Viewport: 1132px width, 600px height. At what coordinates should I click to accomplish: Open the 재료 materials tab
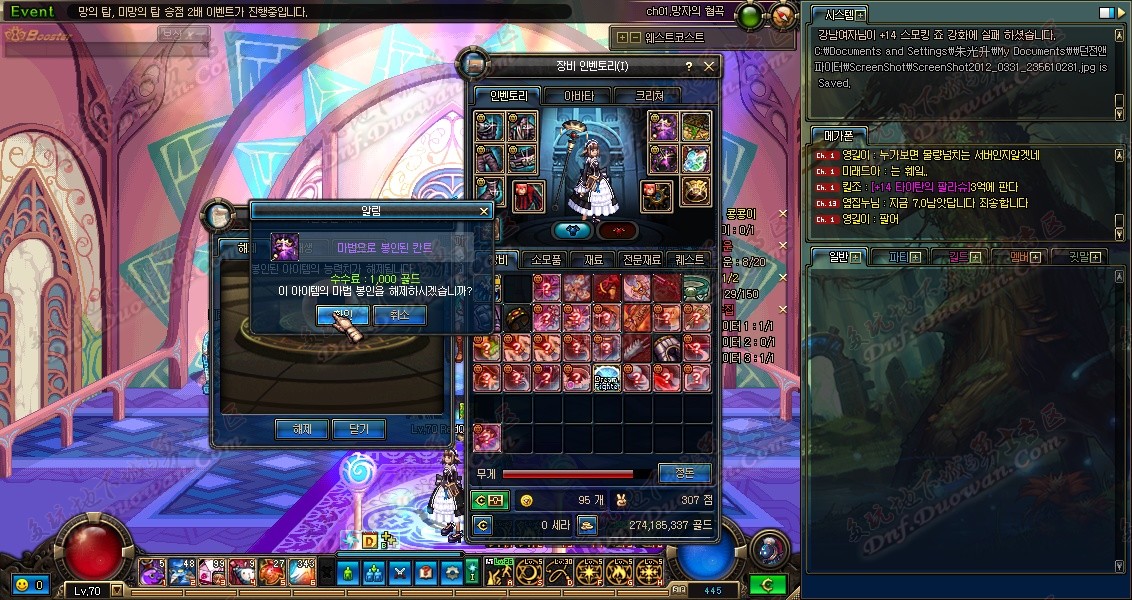click(x=594, y=259)
